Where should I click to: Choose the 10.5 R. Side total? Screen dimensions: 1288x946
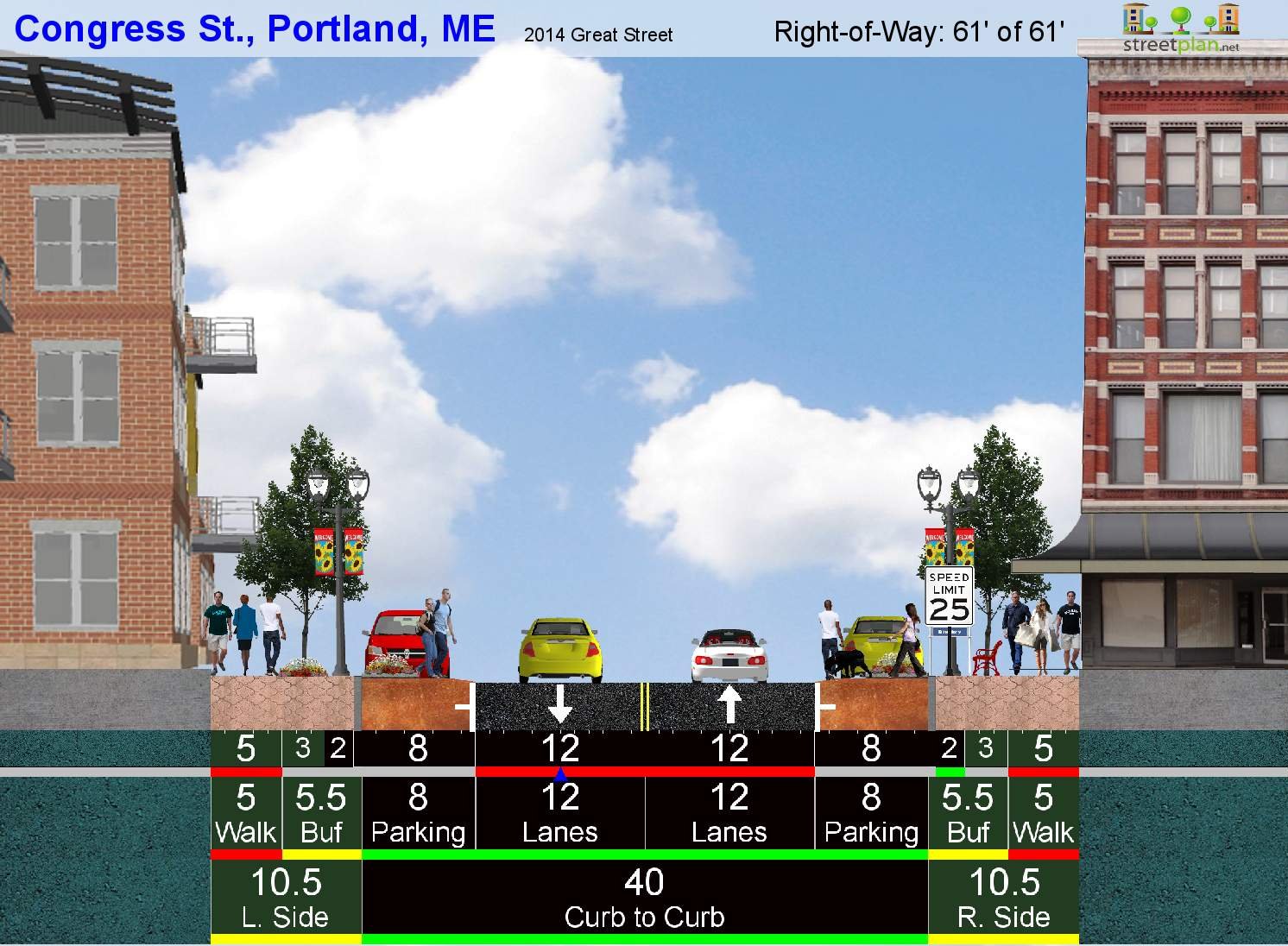point(1003,898)
